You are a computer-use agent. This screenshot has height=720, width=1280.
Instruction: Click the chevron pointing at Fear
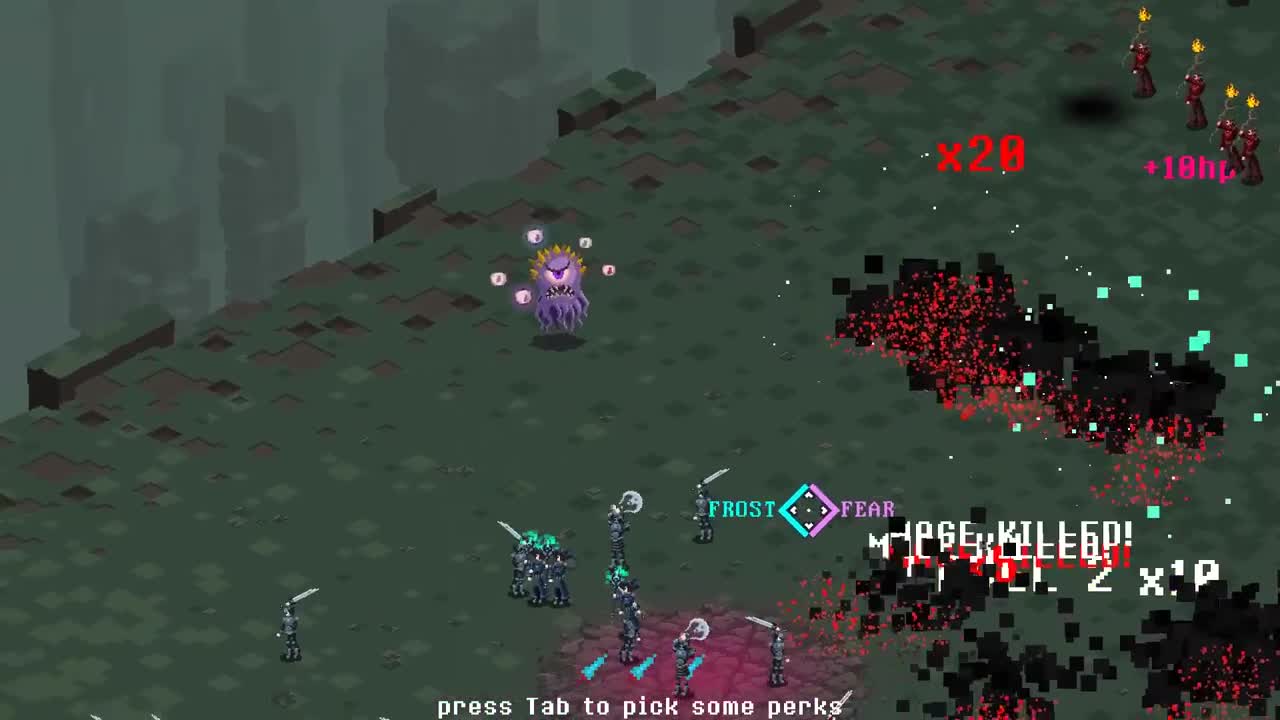pyautogui.click(x=822, y=508)
